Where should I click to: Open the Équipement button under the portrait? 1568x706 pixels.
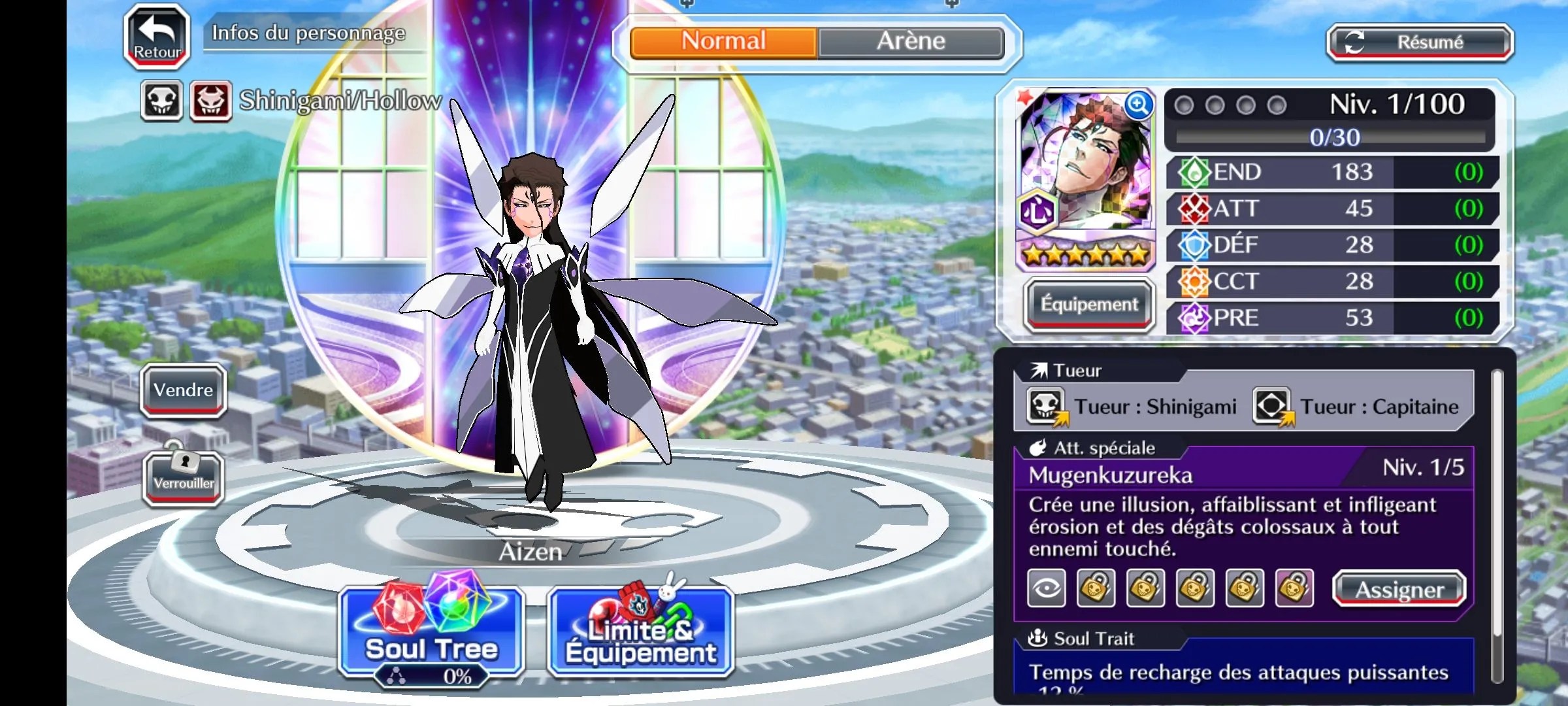(1089, 305)
